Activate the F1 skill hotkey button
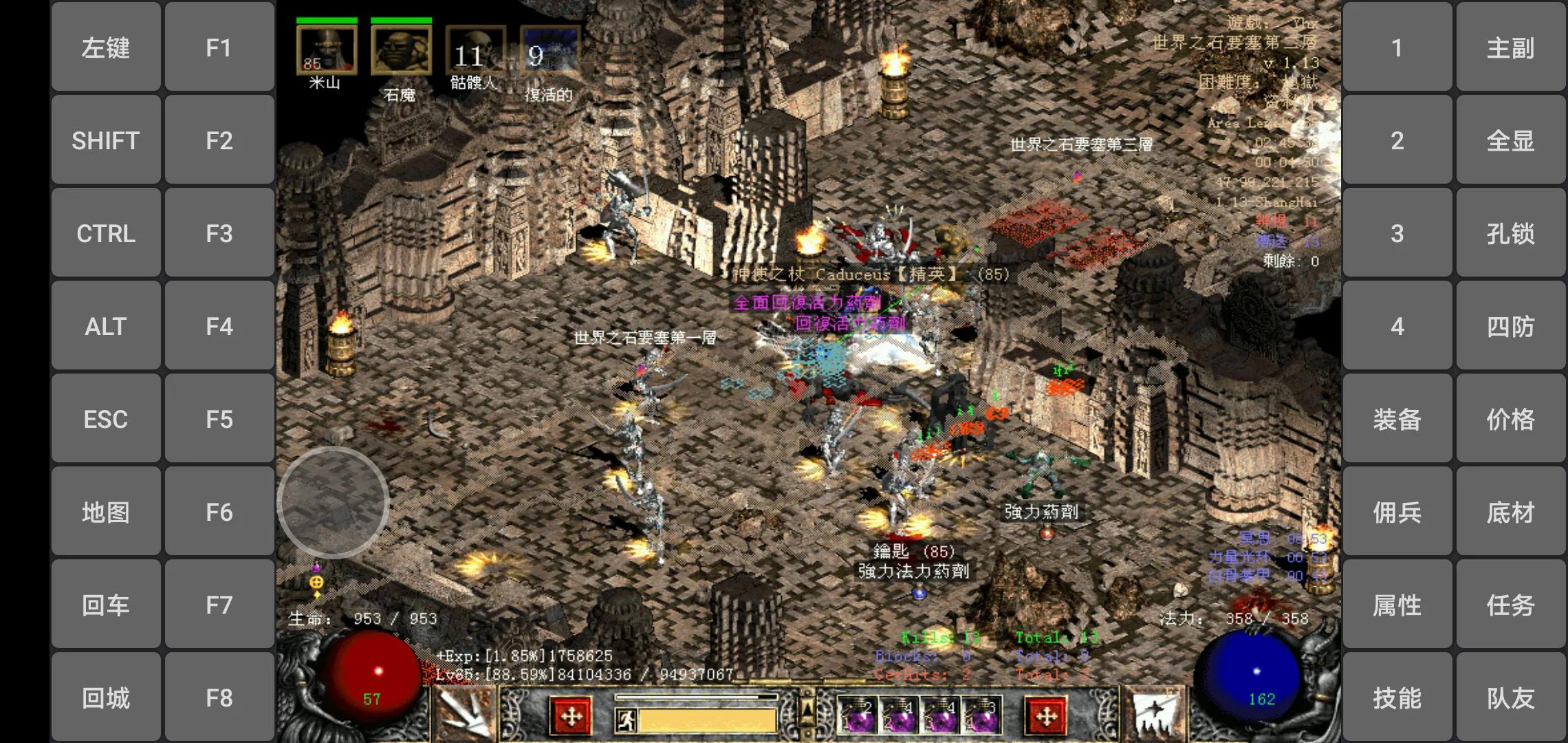This screenshot has width=1568, height=743. pyautogui.click(x=219, y=47)
